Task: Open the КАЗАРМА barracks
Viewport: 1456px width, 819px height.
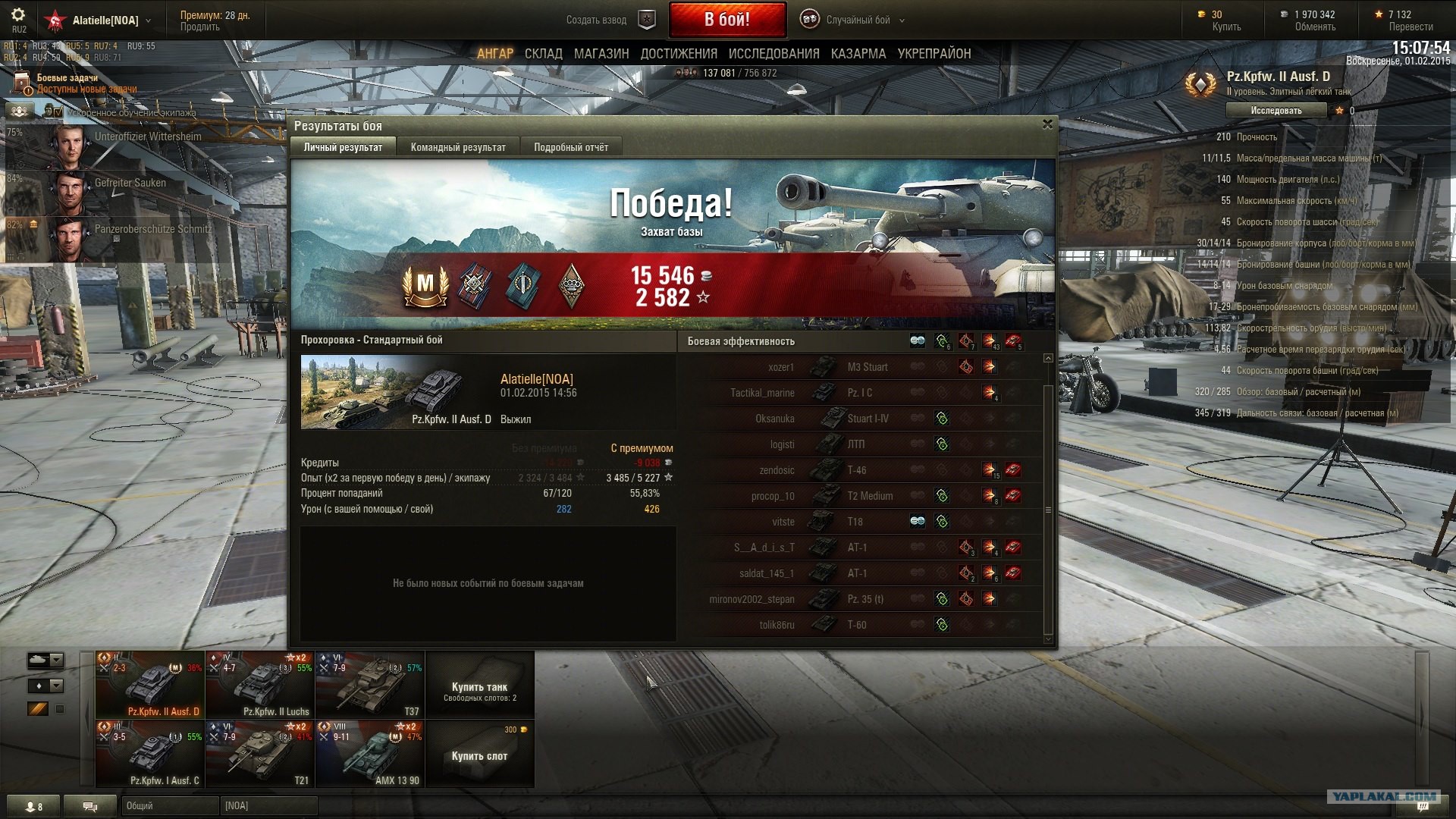Action: [858, 54]
